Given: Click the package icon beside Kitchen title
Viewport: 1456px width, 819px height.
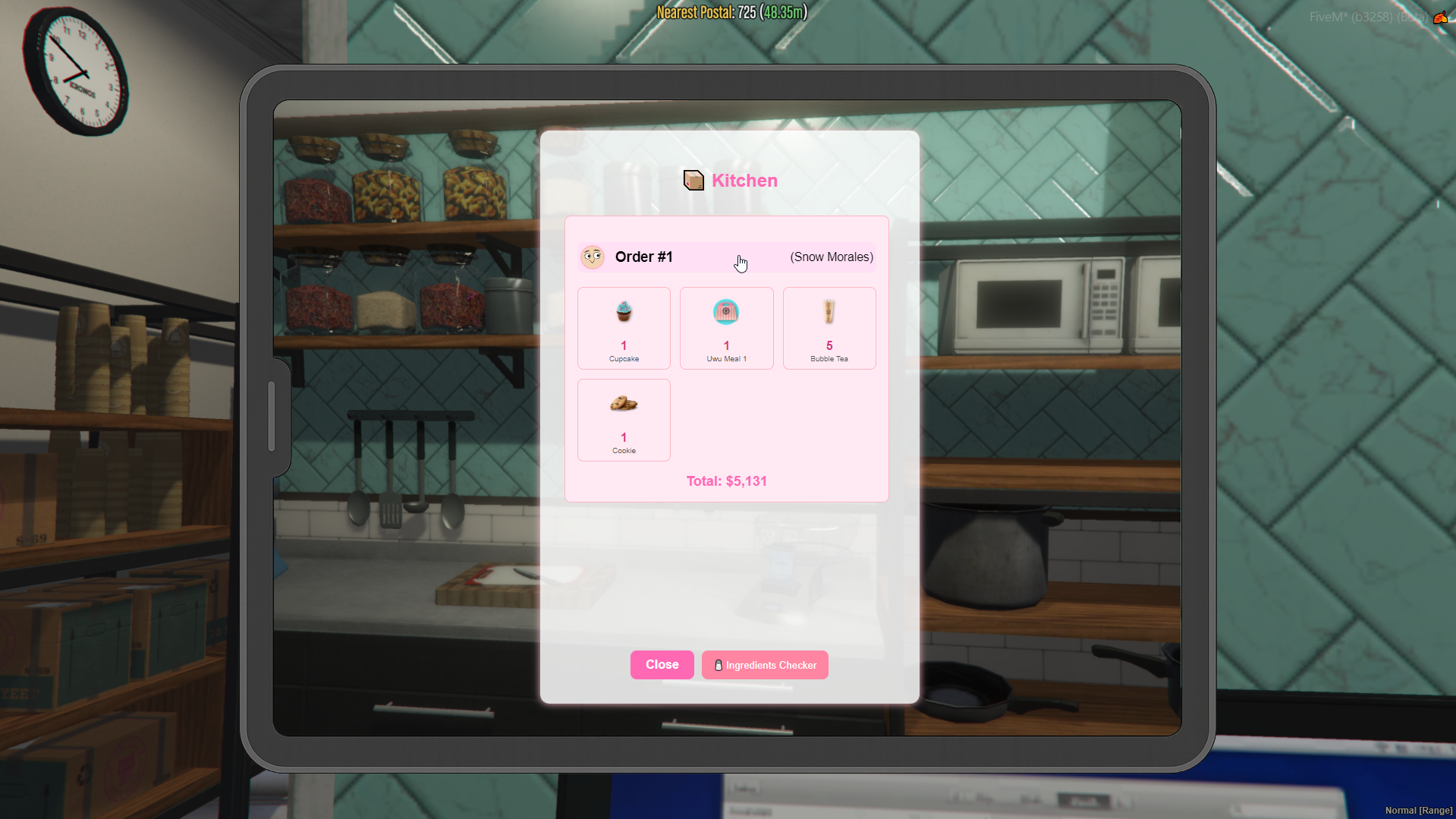Looking at the screenshot, I should (692, 181).
